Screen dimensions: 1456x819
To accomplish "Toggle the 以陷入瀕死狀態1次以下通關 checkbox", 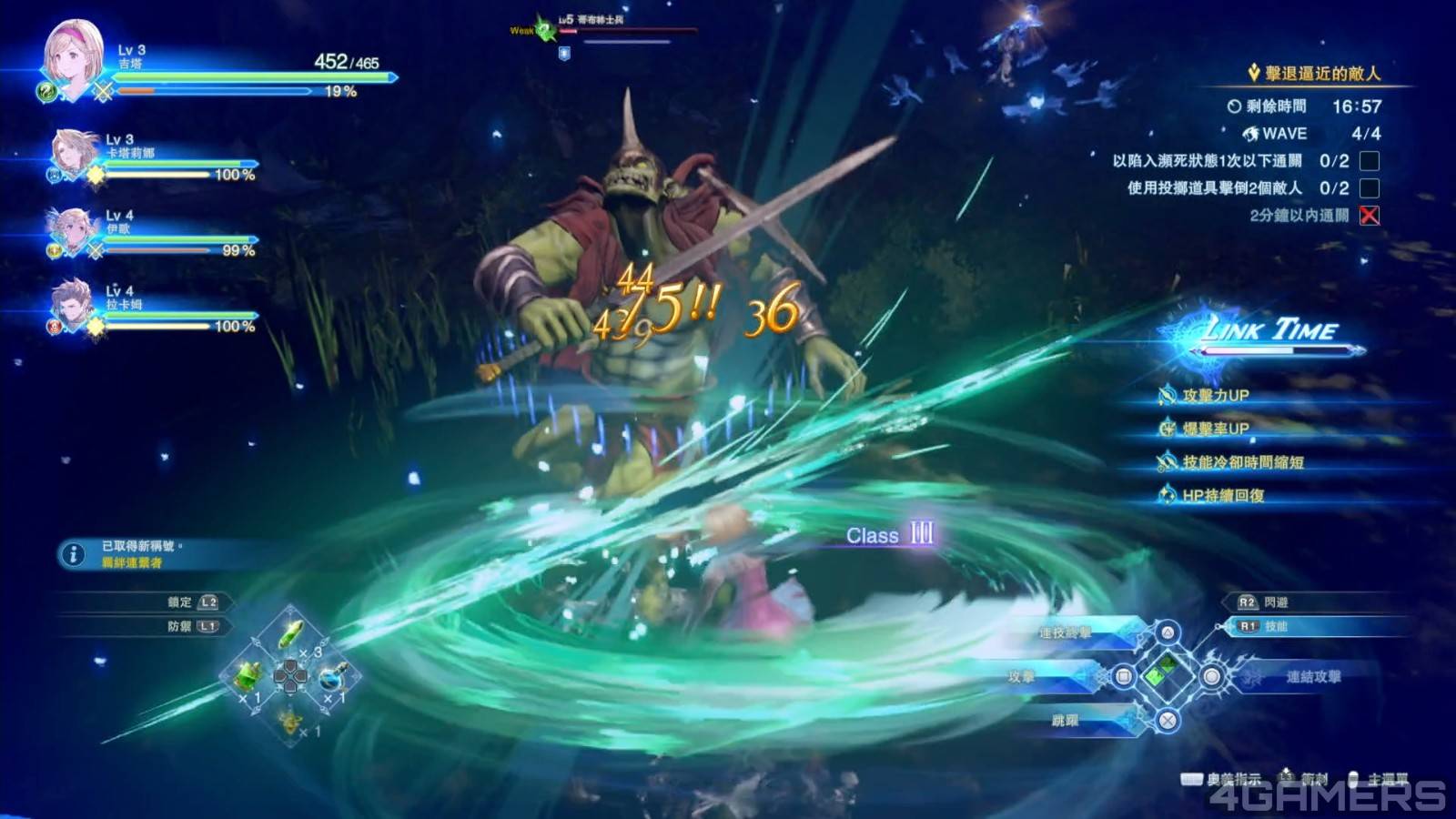I will coord(1369,161).
